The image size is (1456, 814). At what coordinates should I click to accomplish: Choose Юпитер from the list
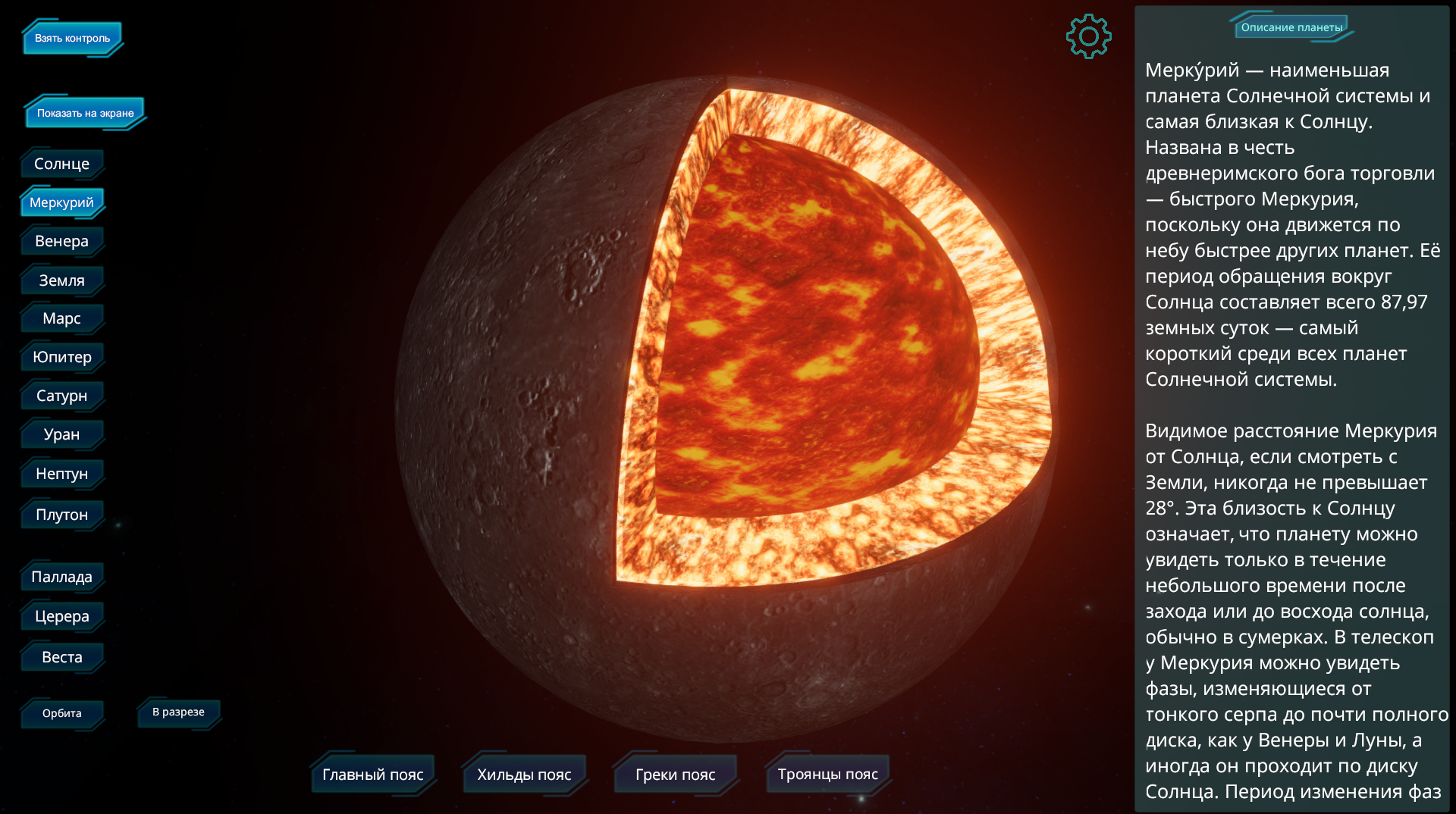61,357
